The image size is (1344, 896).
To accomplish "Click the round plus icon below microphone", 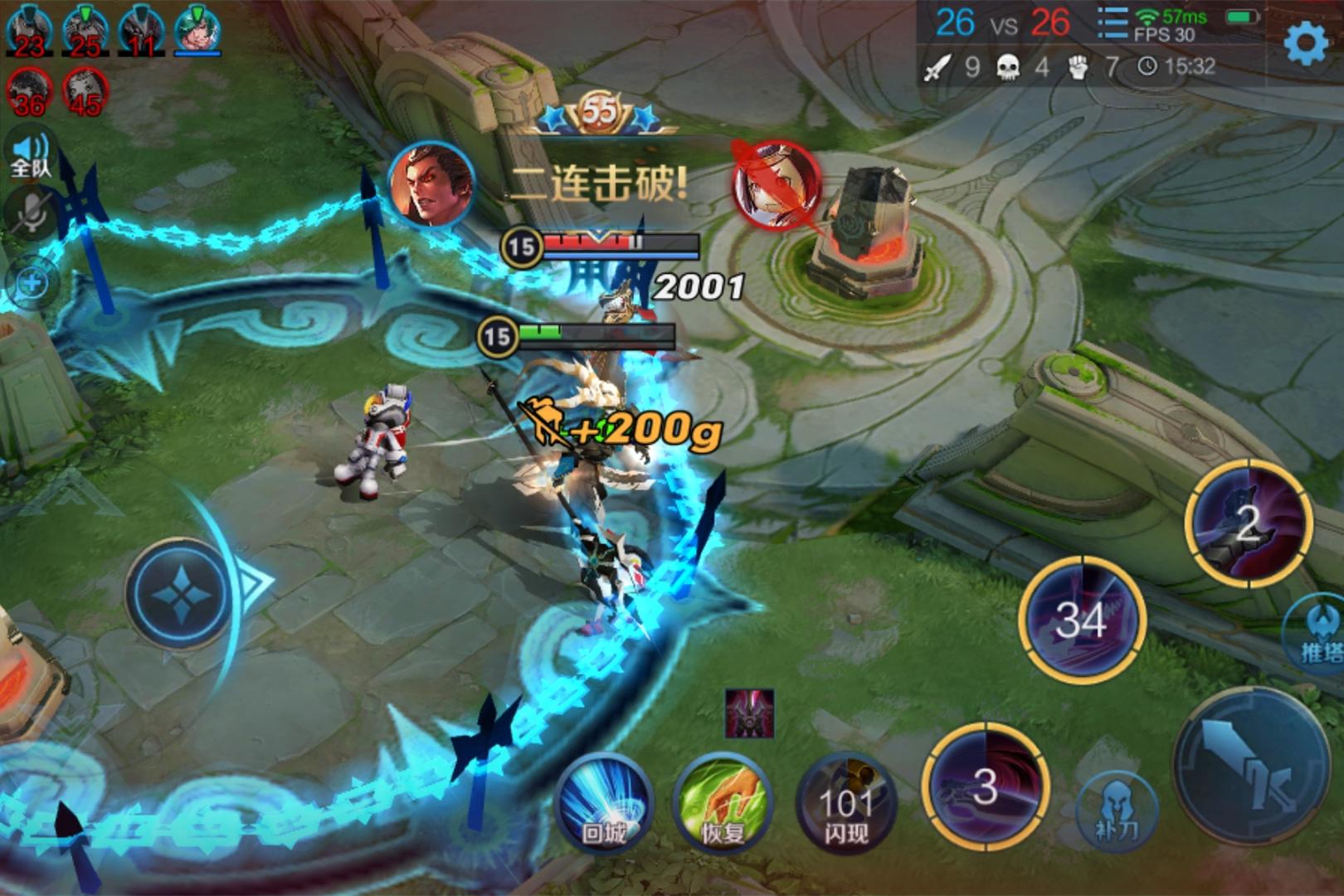I will [33, 283].
